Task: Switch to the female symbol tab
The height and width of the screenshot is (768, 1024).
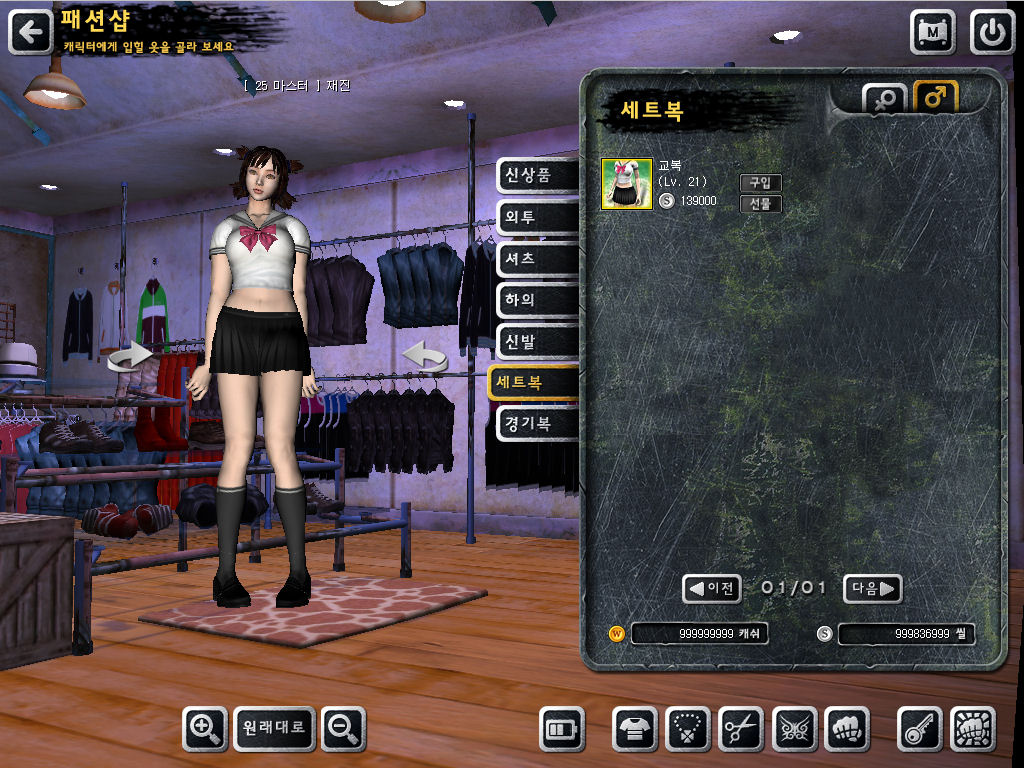Action: (884, 100)
